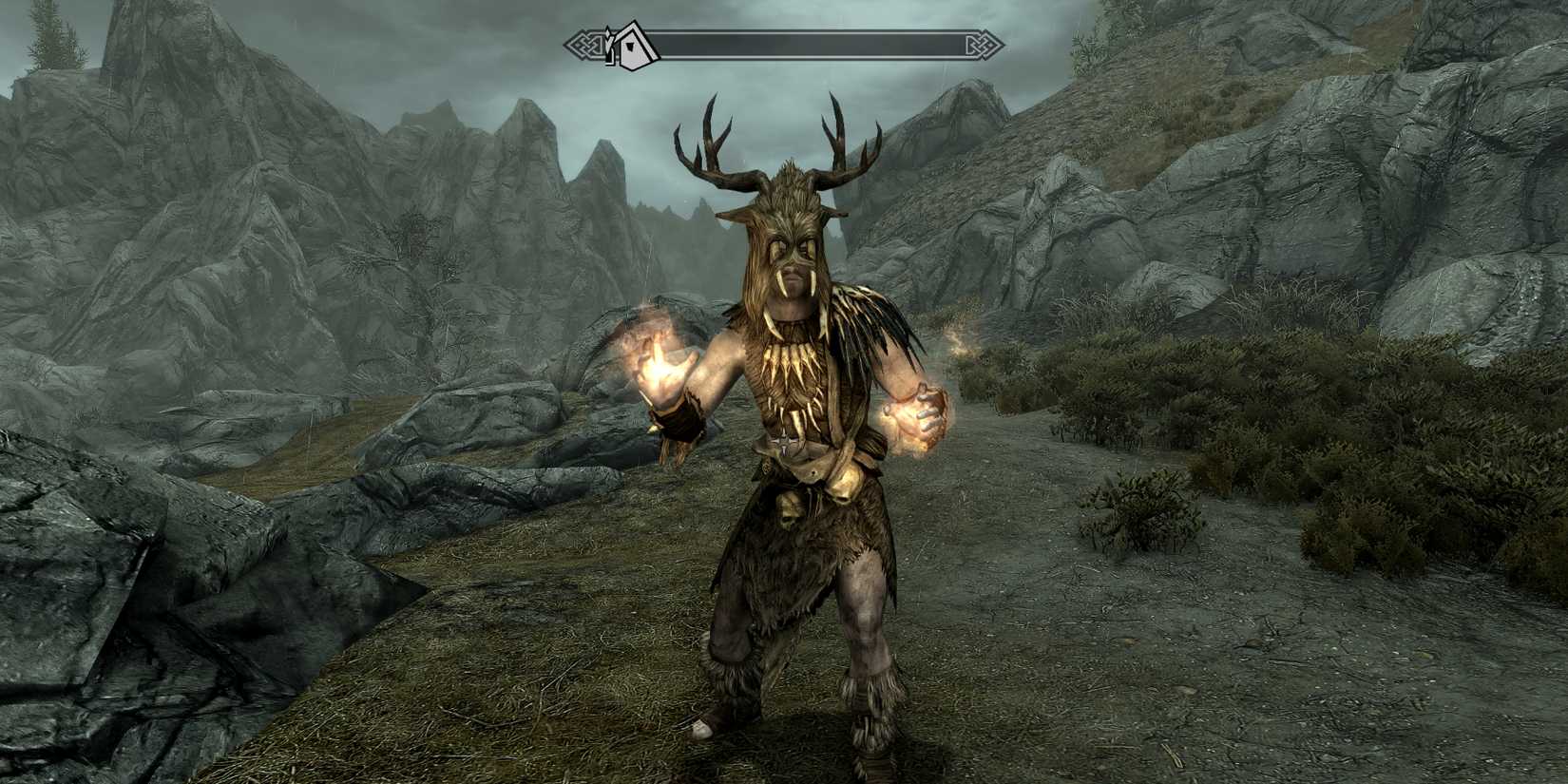Click the metal clasp on the character's belt
Image resolution: width=1568 pixels, height=784 pixels.
coord(785,441)
